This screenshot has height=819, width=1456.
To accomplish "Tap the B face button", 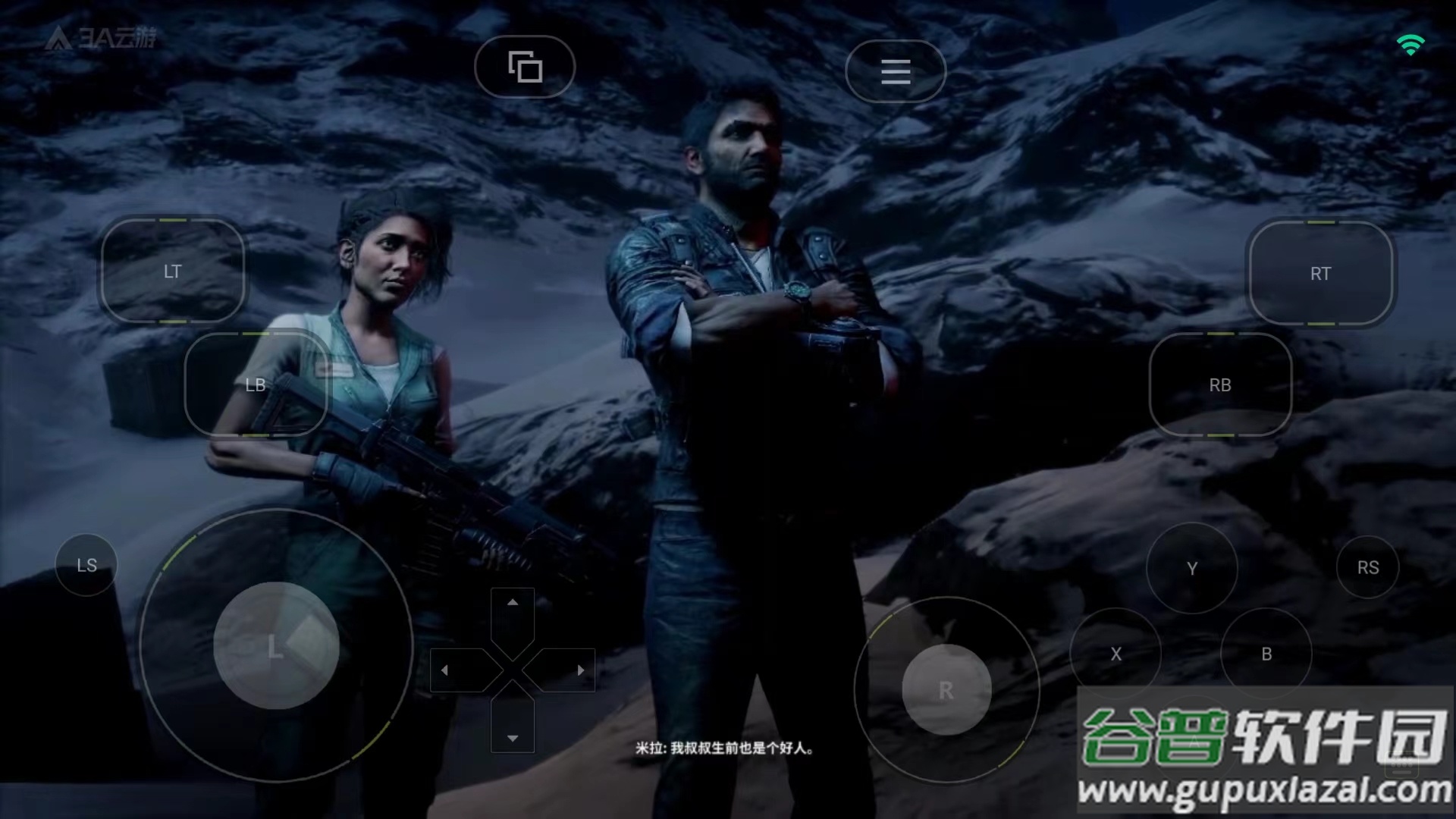I will point(1266,654).
